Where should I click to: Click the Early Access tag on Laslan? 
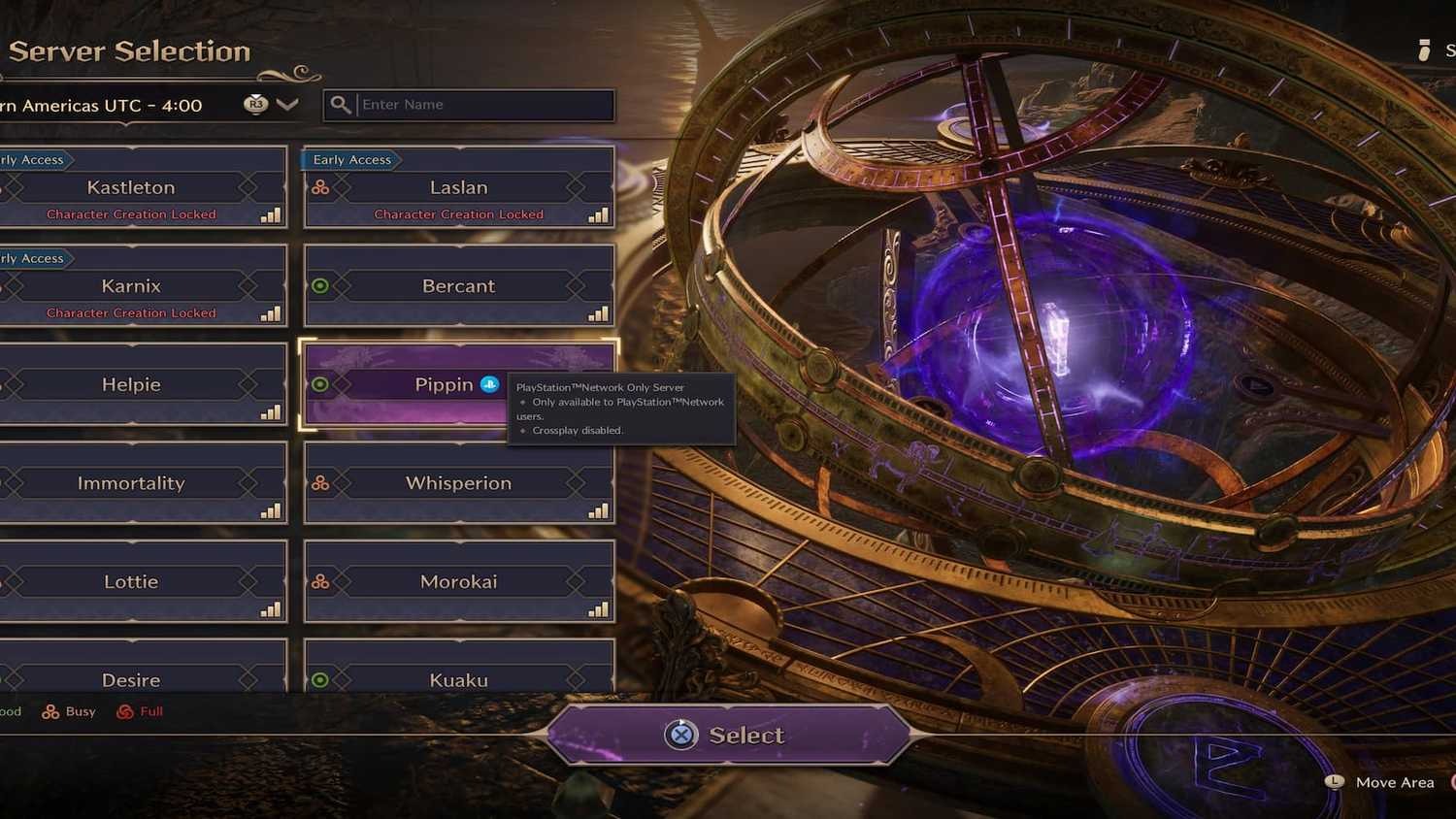351,159
